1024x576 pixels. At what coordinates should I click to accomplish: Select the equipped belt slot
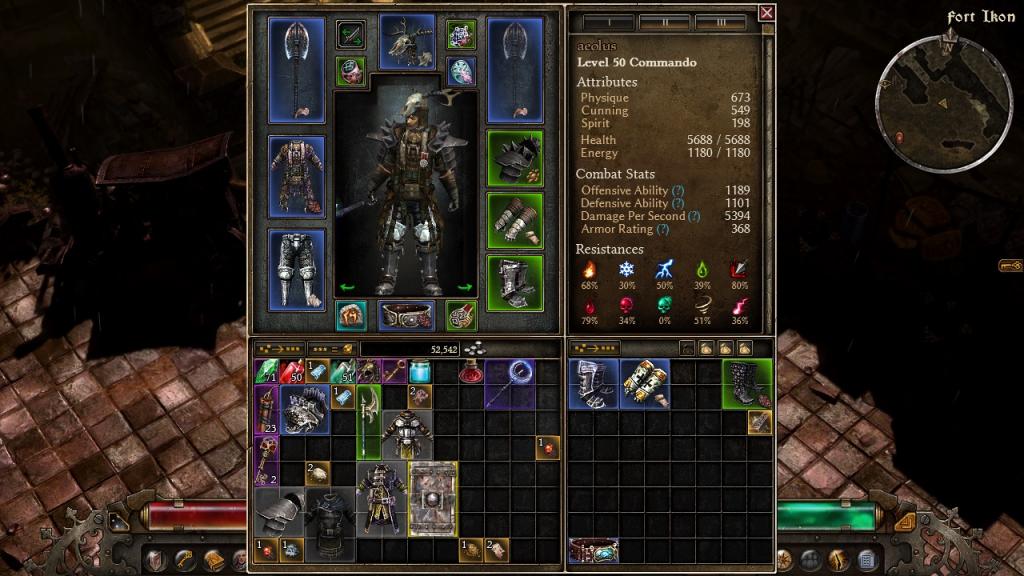tap(406, 316)
